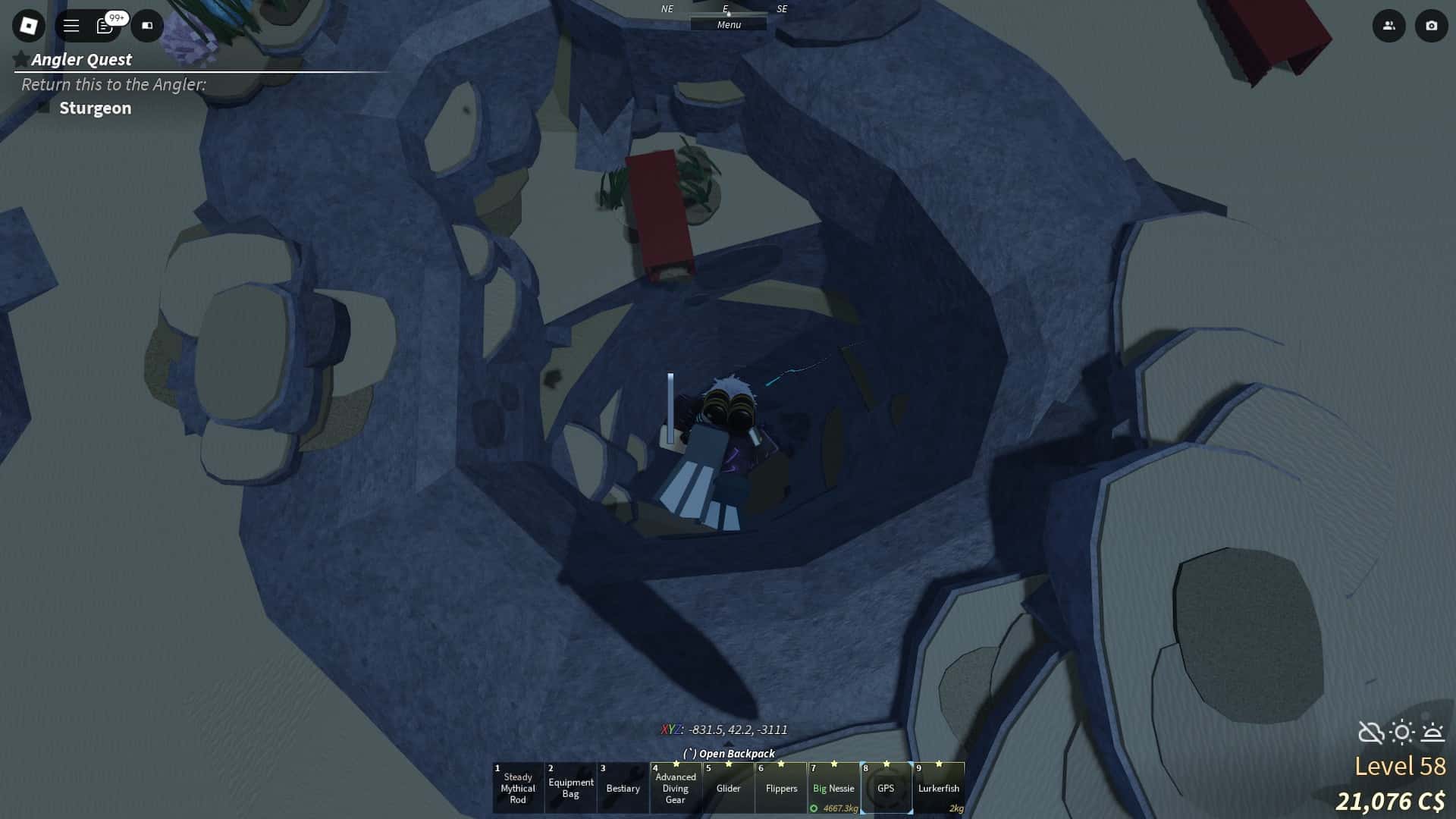
Task: Open the Bestiary from hotbar slot 3
Action: pyautogui.click(x=623, y=789)
